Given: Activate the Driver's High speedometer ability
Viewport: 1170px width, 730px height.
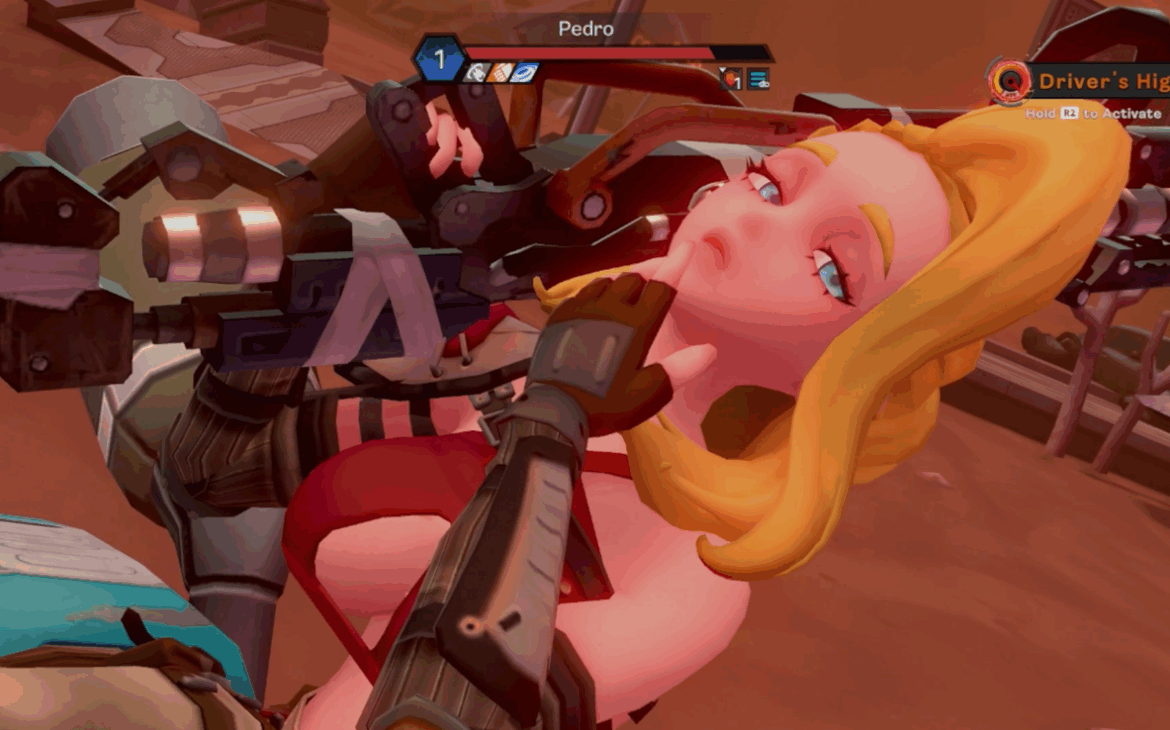Looking at the screenshot, I should [1008, 81].
